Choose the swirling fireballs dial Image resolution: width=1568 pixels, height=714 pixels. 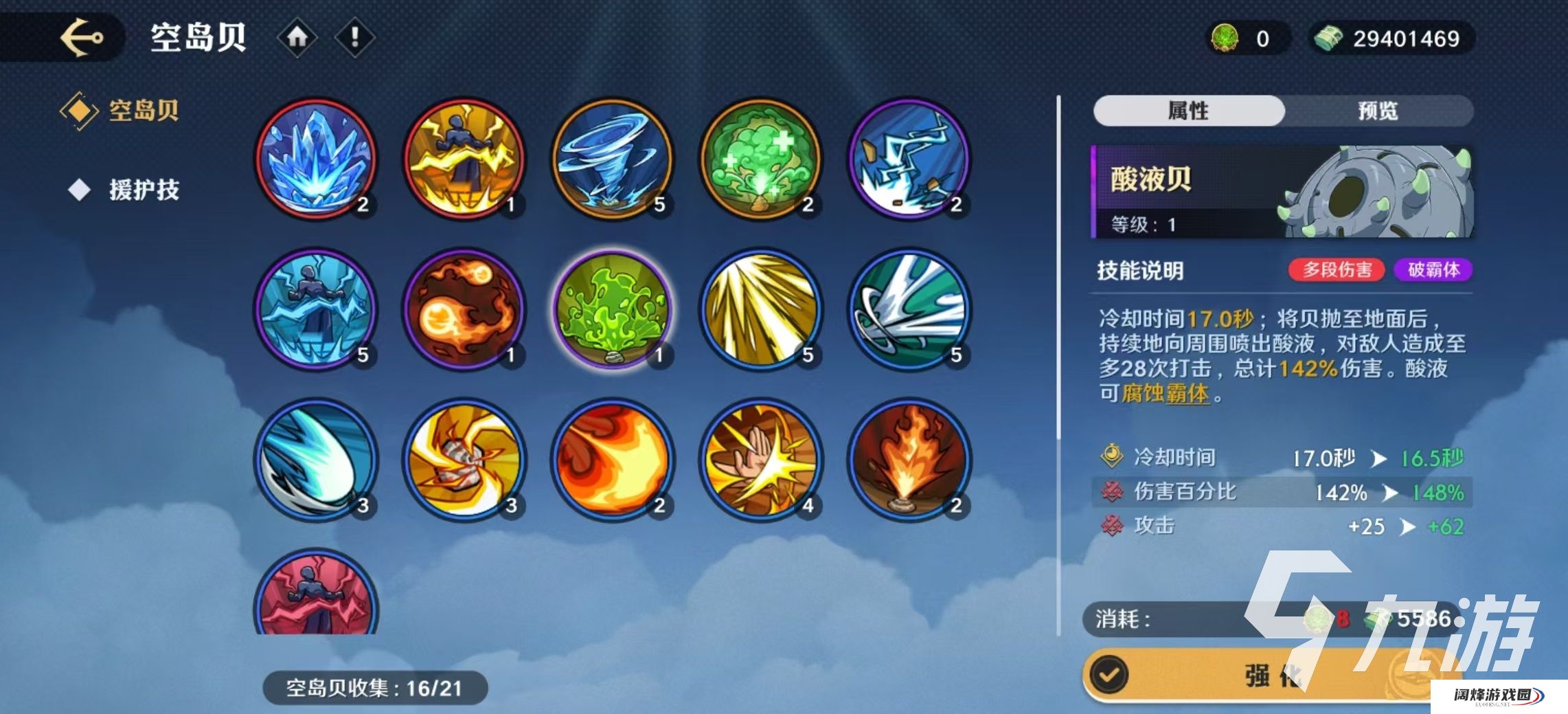tap(464, 309)
